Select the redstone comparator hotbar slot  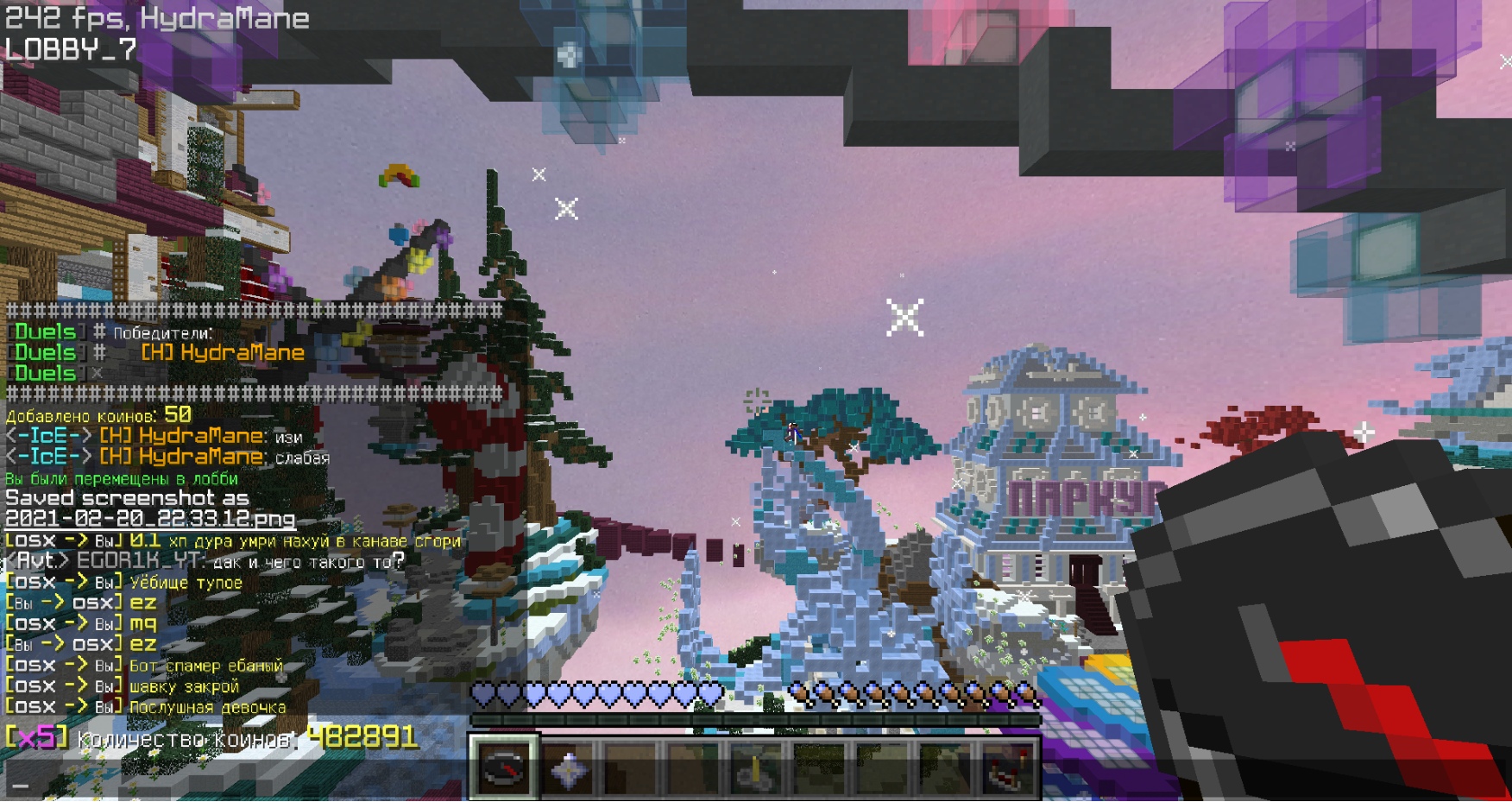coord(1008,769)
